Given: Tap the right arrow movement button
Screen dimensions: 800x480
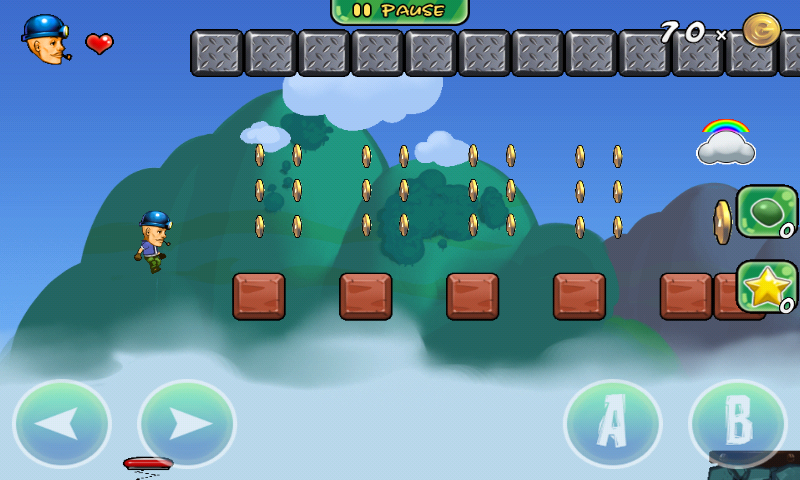Looking at the screenshot, I should click(187, 424).
